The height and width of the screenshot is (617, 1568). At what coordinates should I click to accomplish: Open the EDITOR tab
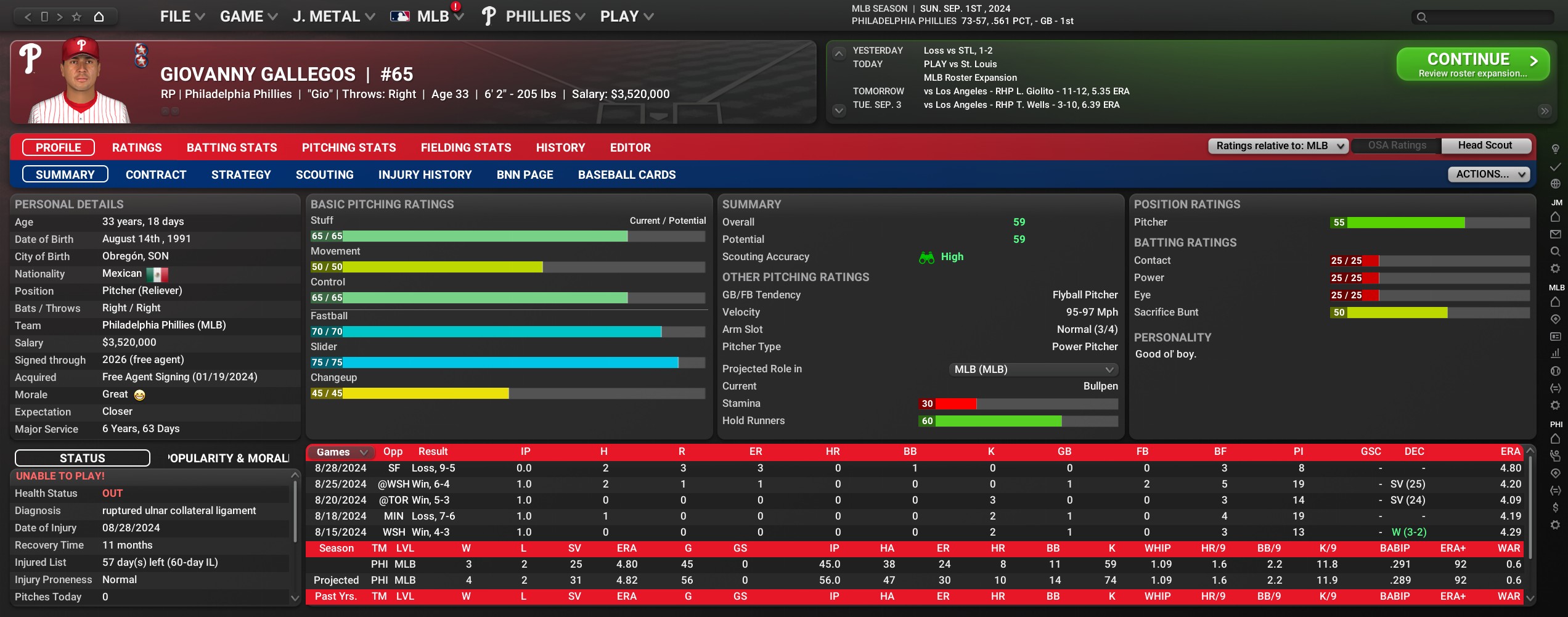point(630,148)
